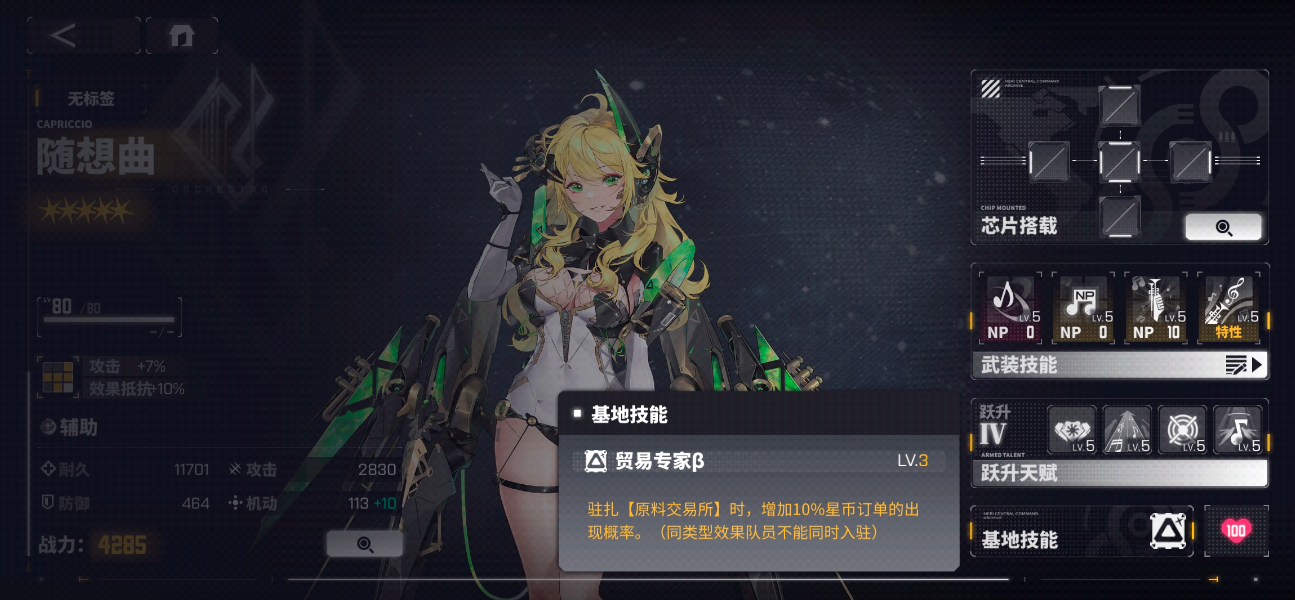Select the 特性 trait skill icon

pos(1229,309)
